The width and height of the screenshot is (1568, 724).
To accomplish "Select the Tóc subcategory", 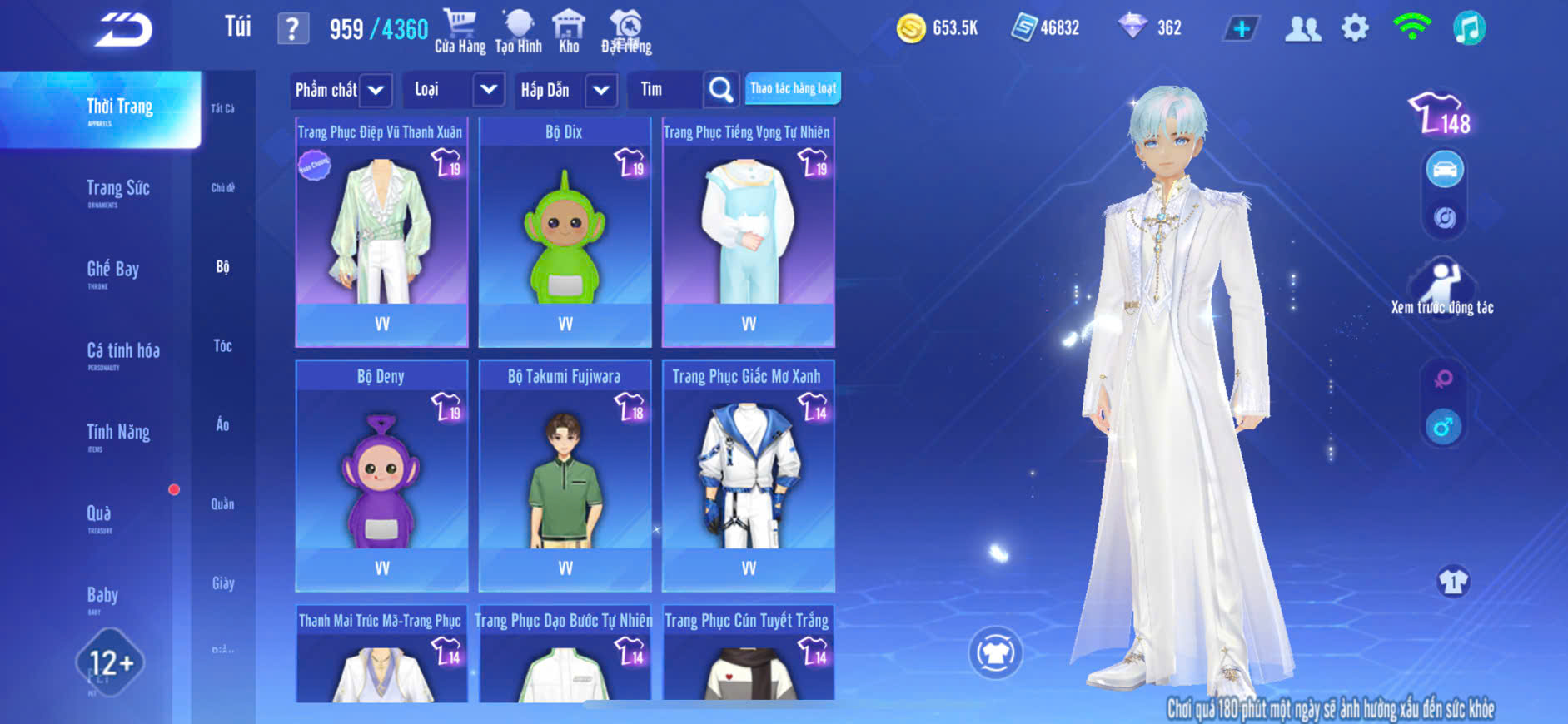I will pos(222,346).
